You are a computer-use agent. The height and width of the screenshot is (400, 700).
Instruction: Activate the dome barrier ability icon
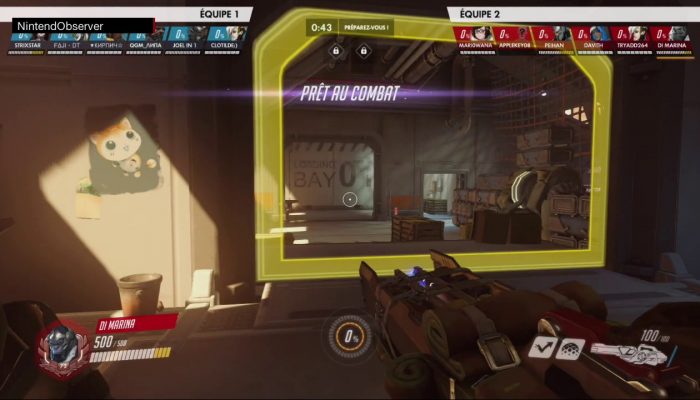click(571, 347)
